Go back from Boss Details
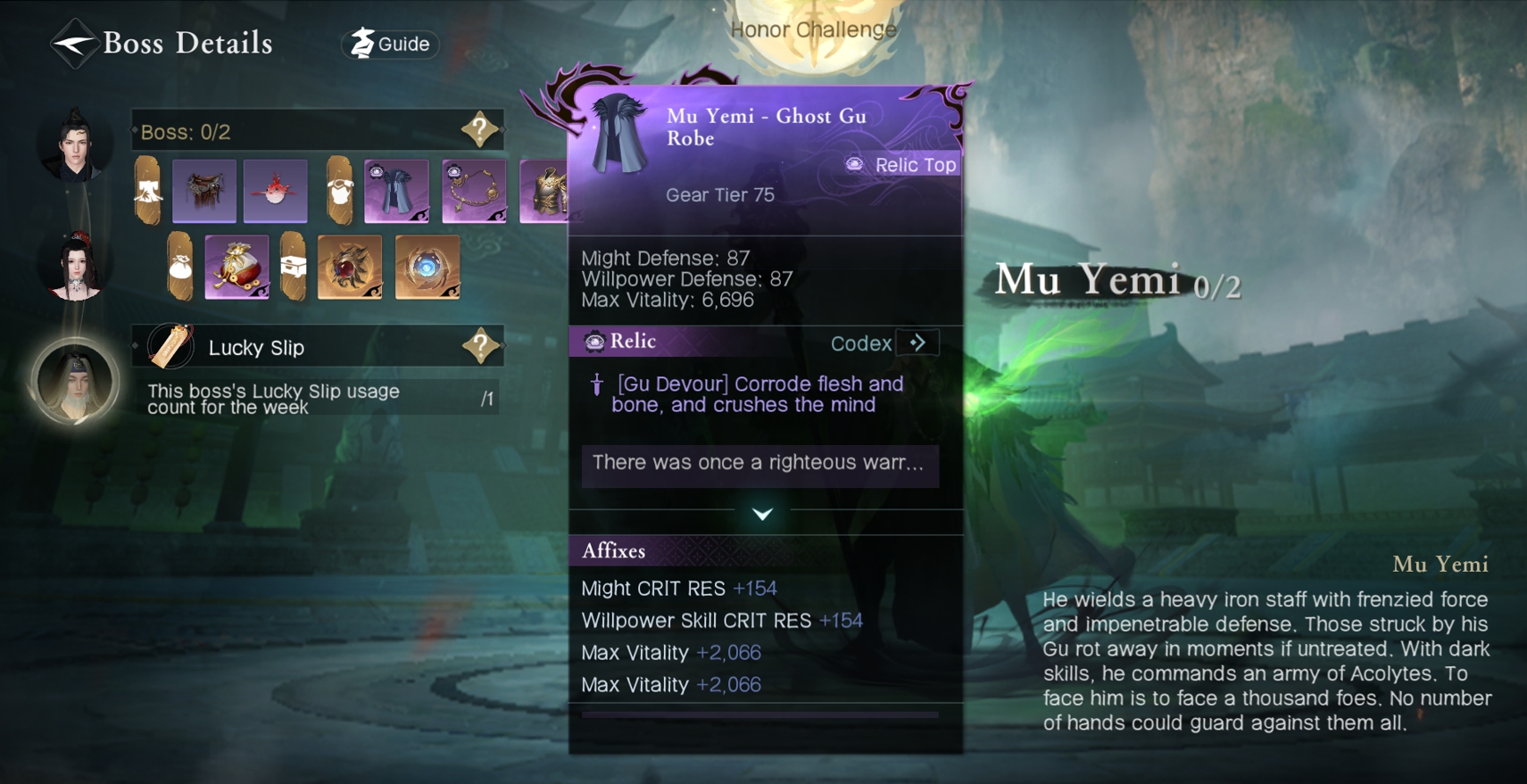The height and width of the screenshot is (784, 1527). pos(73,43)
